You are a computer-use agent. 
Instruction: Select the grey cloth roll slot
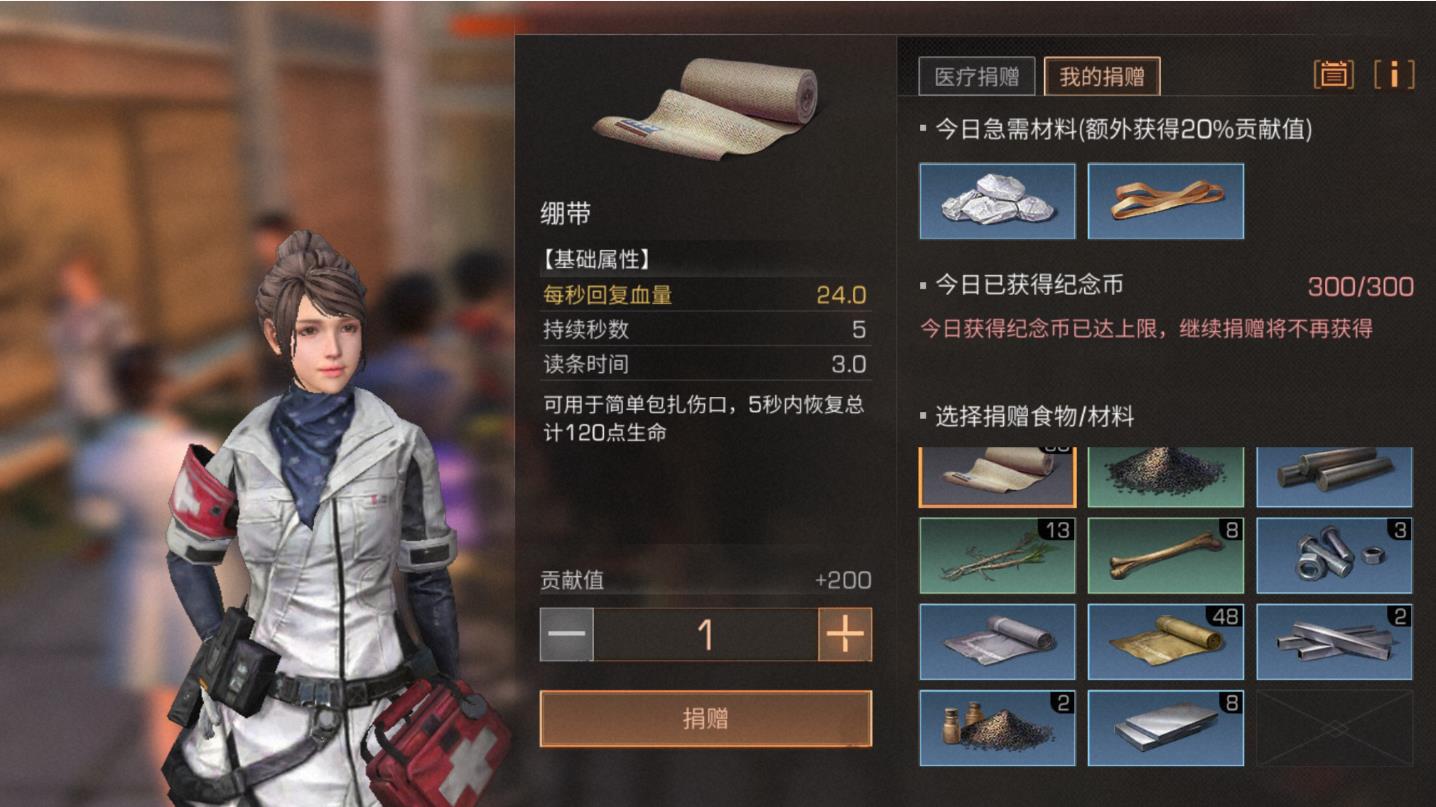coord(997,641)
